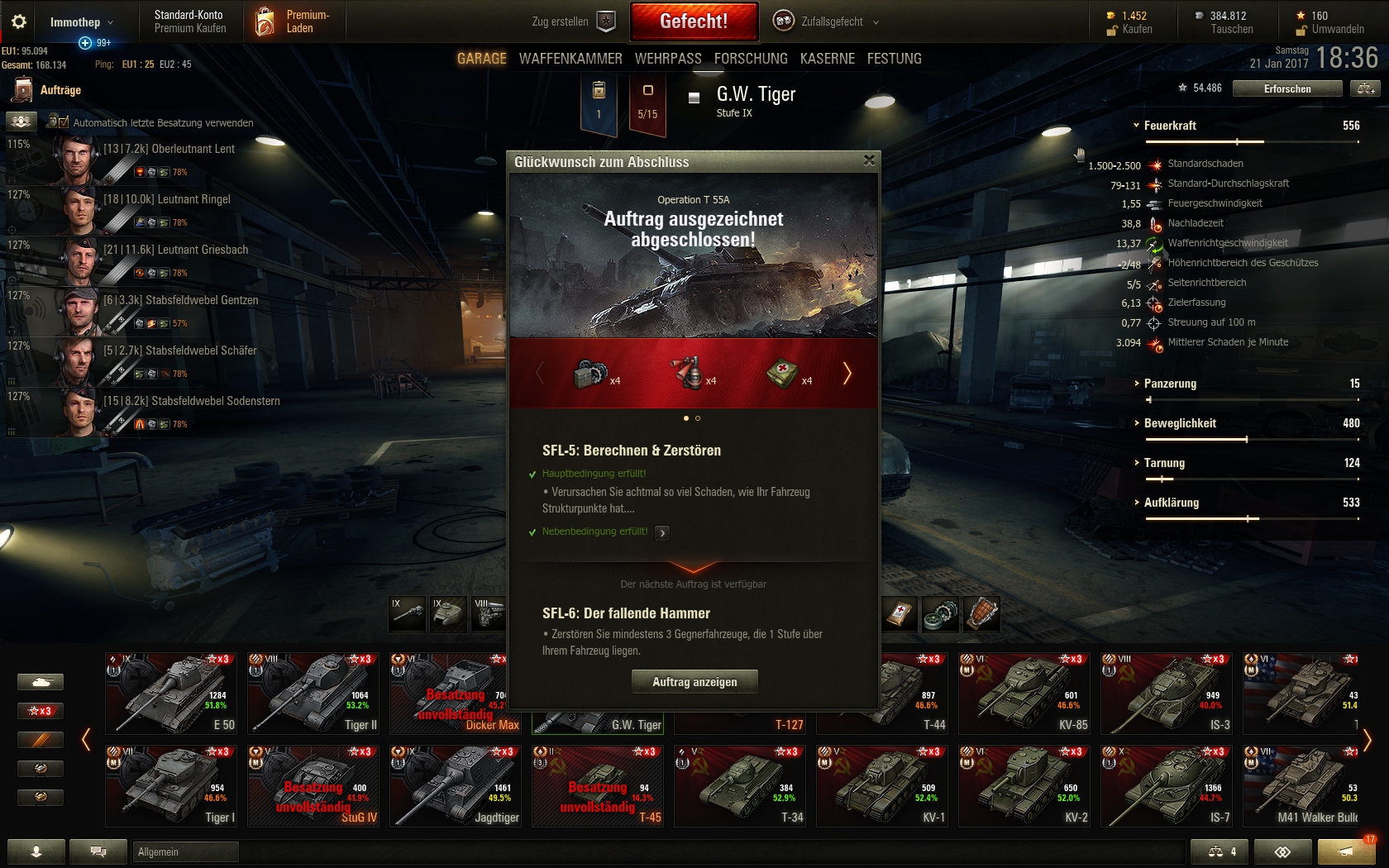Image resolution: width=1389 pixels, height=868 pixels.
Task: Click the Auftrag anzeigen button
Action: (x=694, y=682)
